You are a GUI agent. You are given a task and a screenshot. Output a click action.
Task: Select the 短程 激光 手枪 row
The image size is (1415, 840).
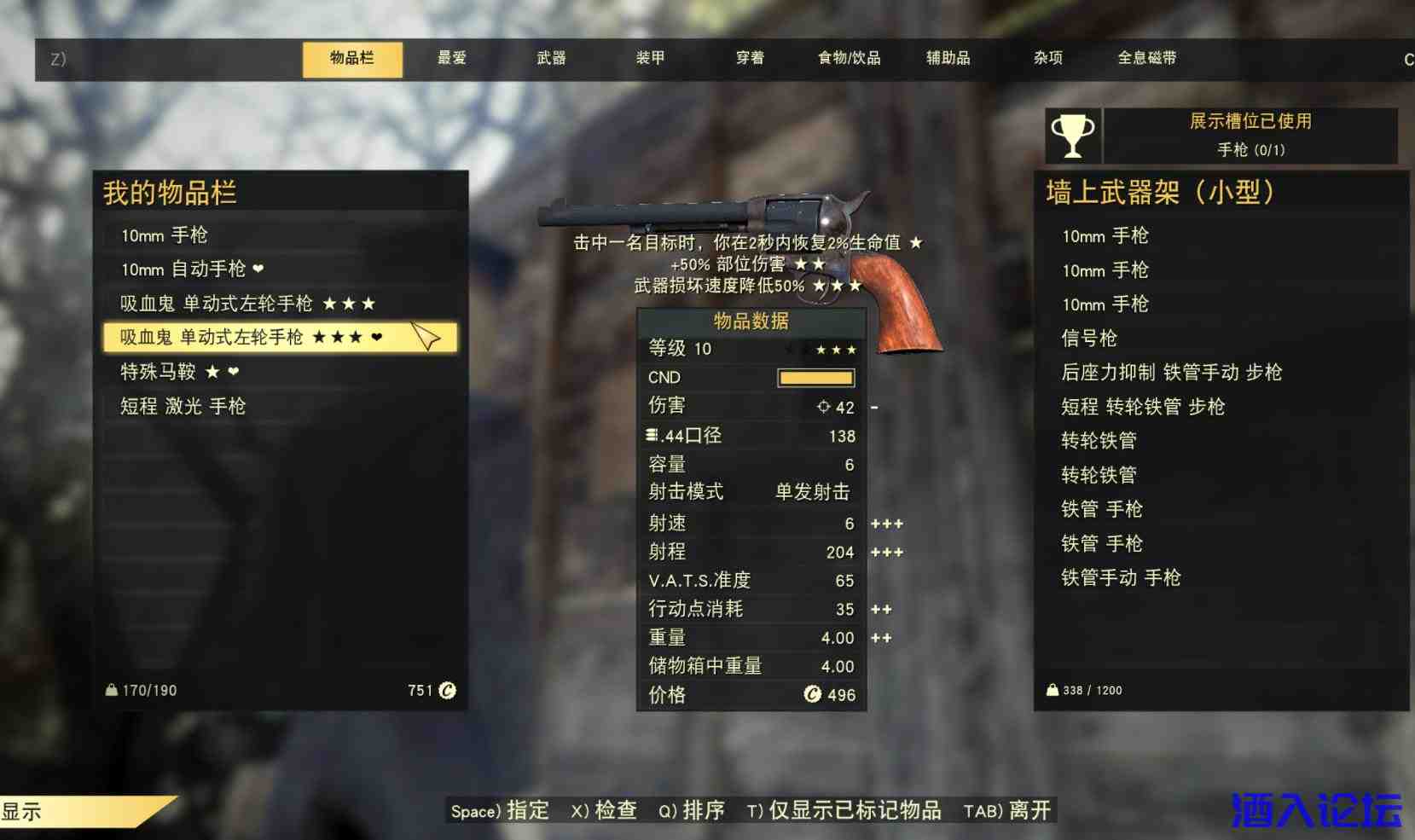pos(183,406)
